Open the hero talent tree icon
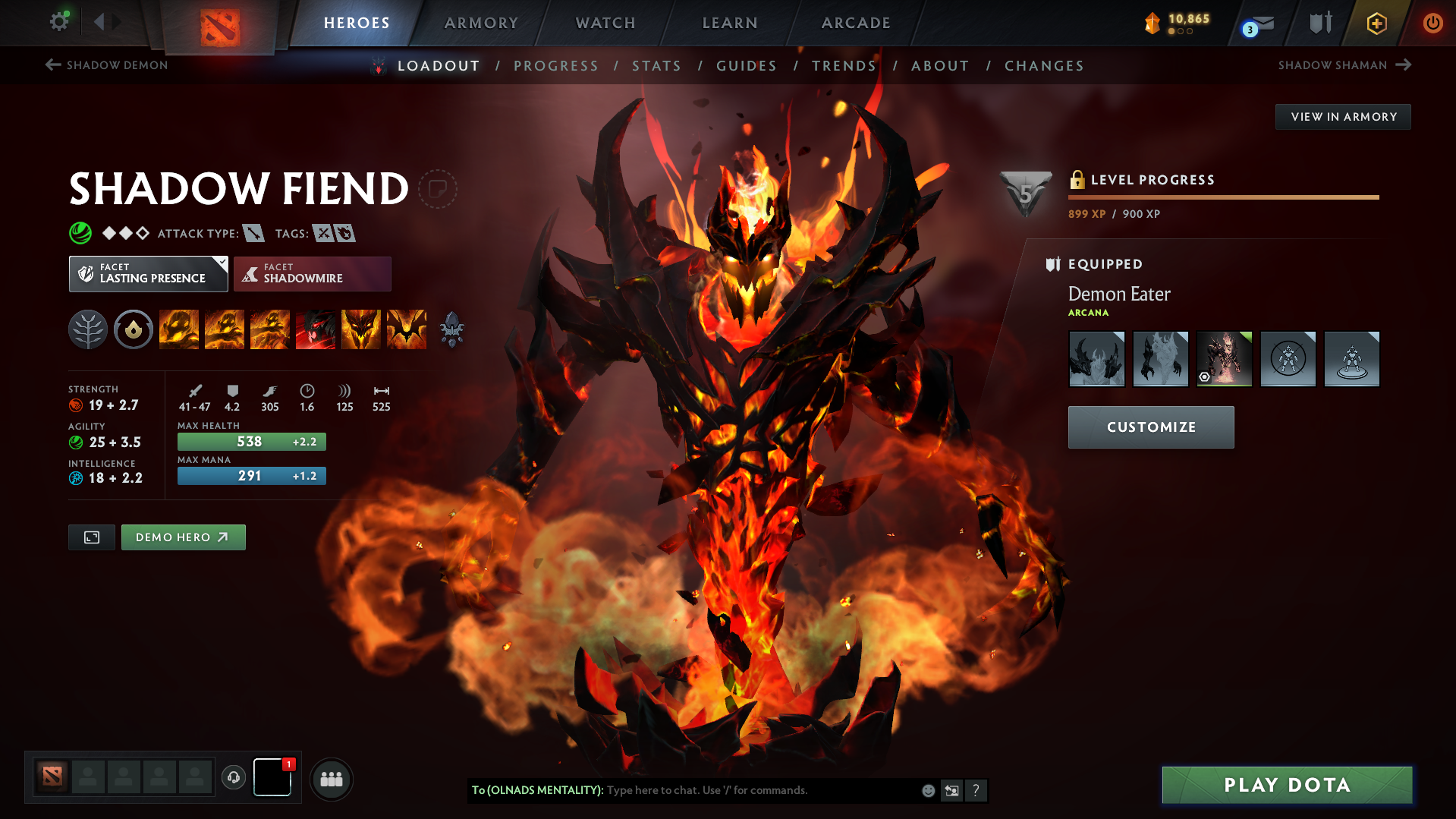This screenshot has width=1456, height=819. (x=88, y=330)
